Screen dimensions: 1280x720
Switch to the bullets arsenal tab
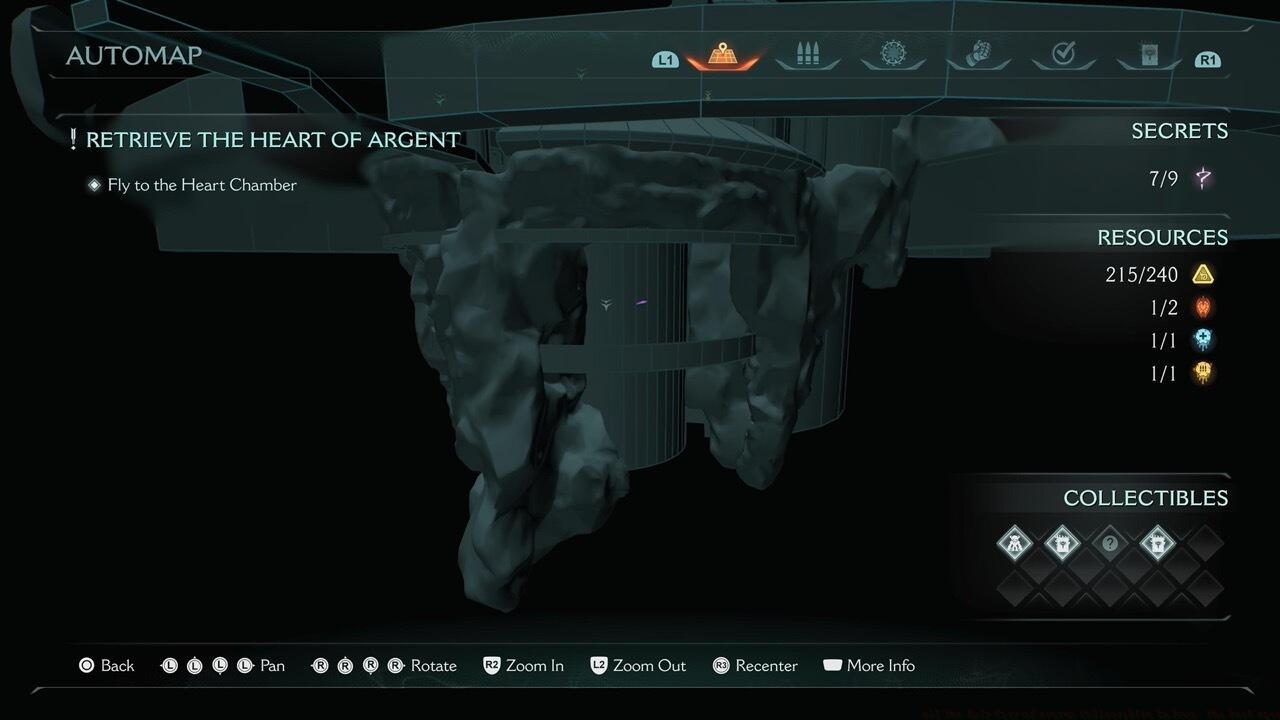point(808,56)
